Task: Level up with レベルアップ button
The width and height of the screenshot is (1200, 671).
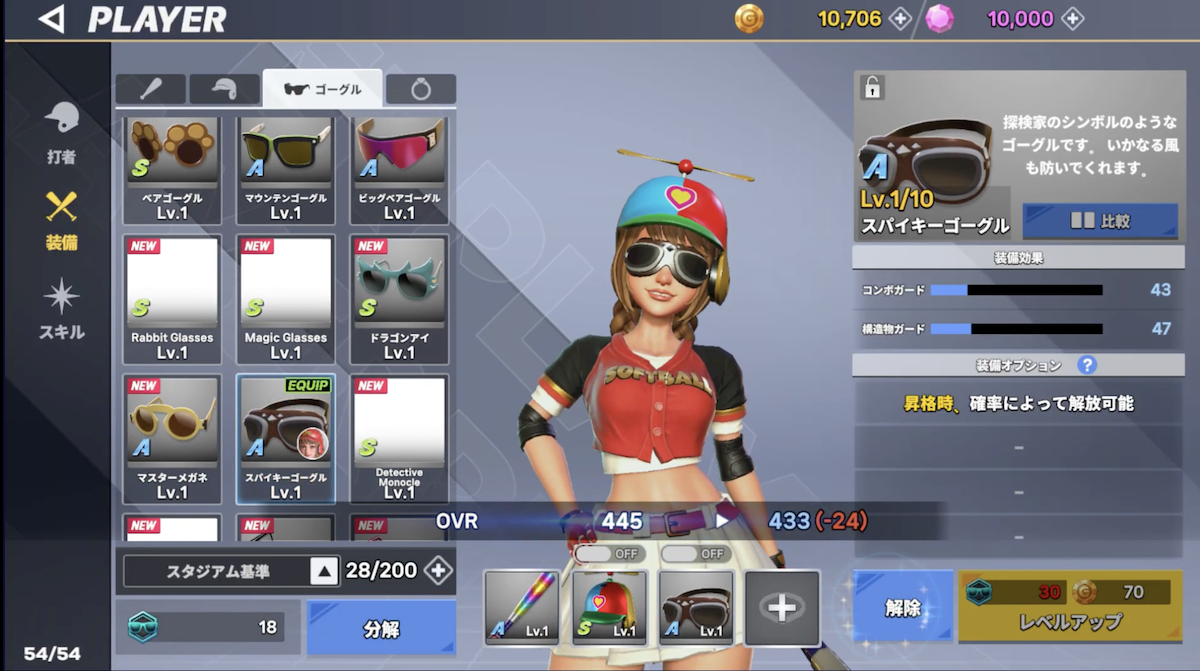Action: (x=1071, y=607)
